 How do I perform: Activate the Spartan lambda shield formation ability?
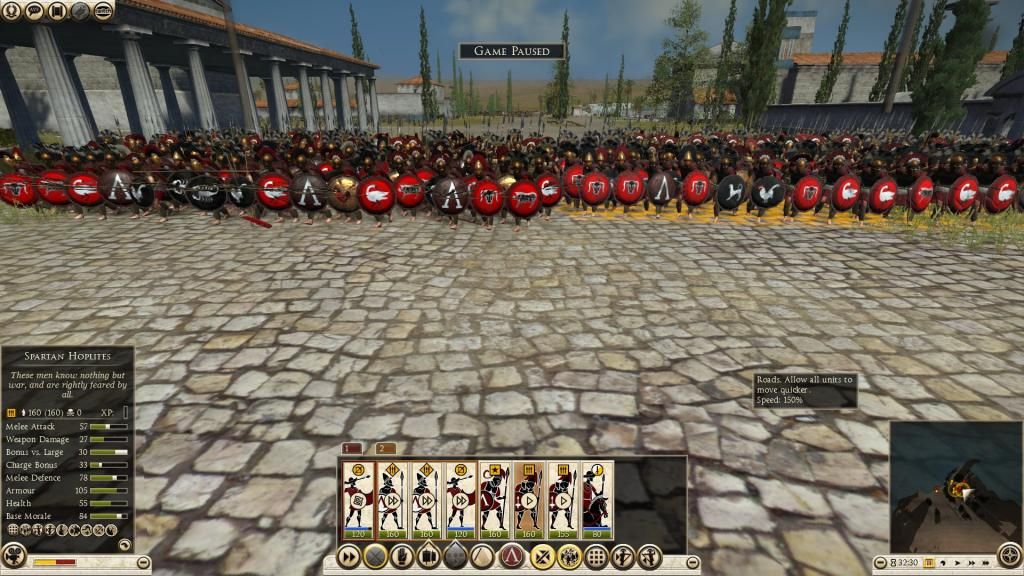tap(513, 557)
